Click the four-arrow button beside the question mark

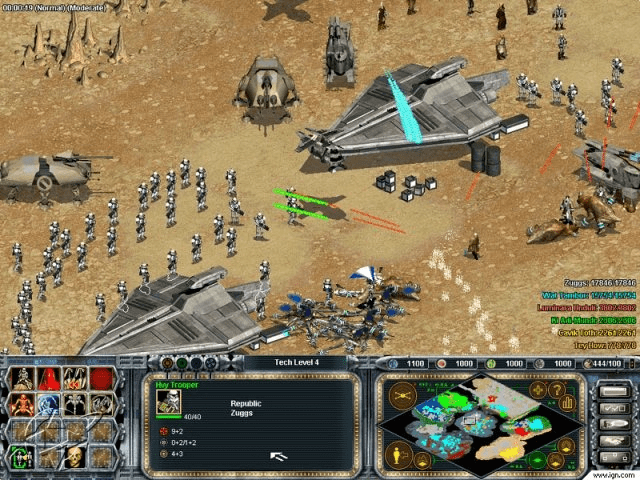(541, 388)
